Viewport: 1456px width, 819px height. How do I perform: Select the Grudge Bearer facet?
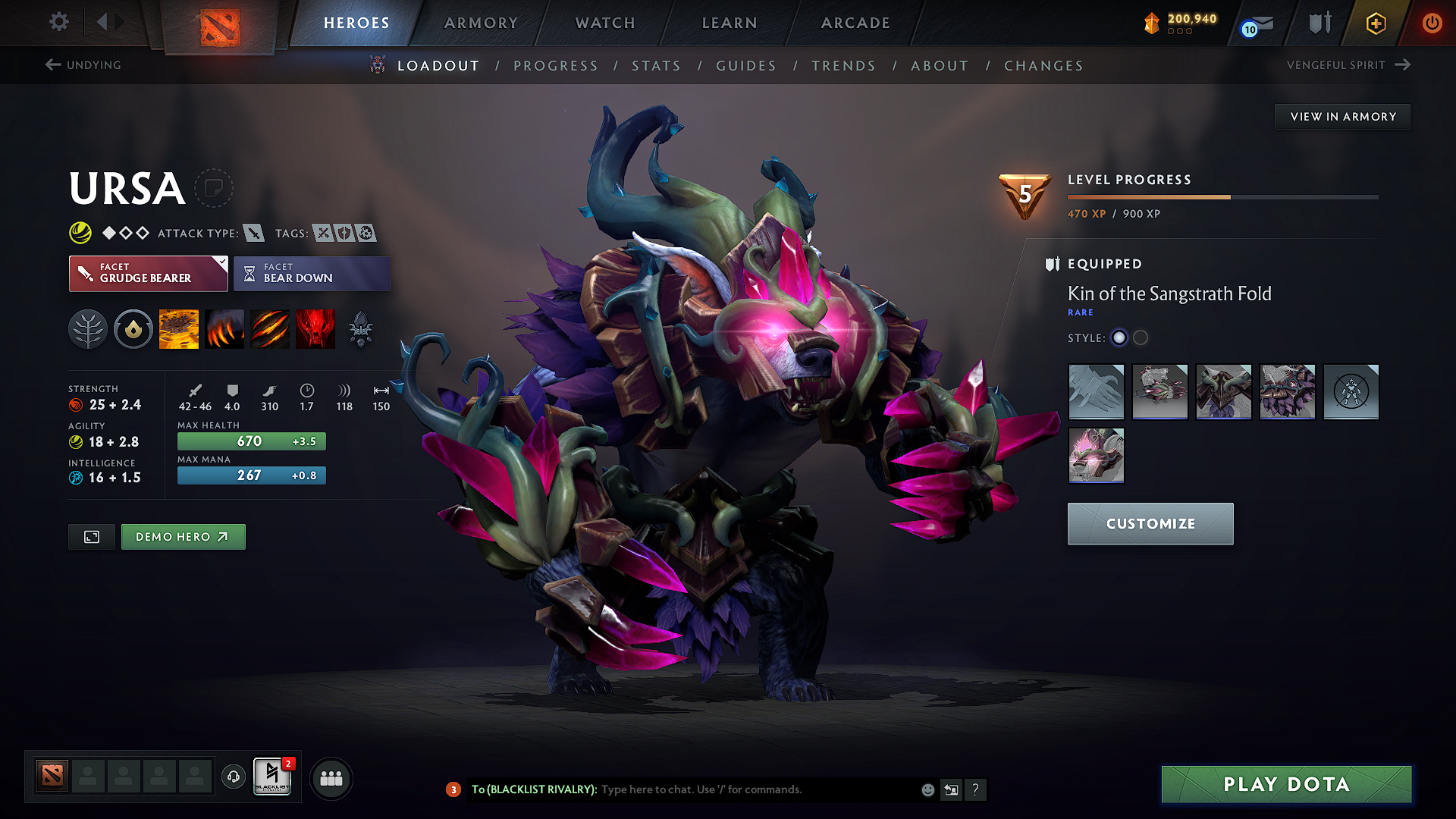point(148,274)
